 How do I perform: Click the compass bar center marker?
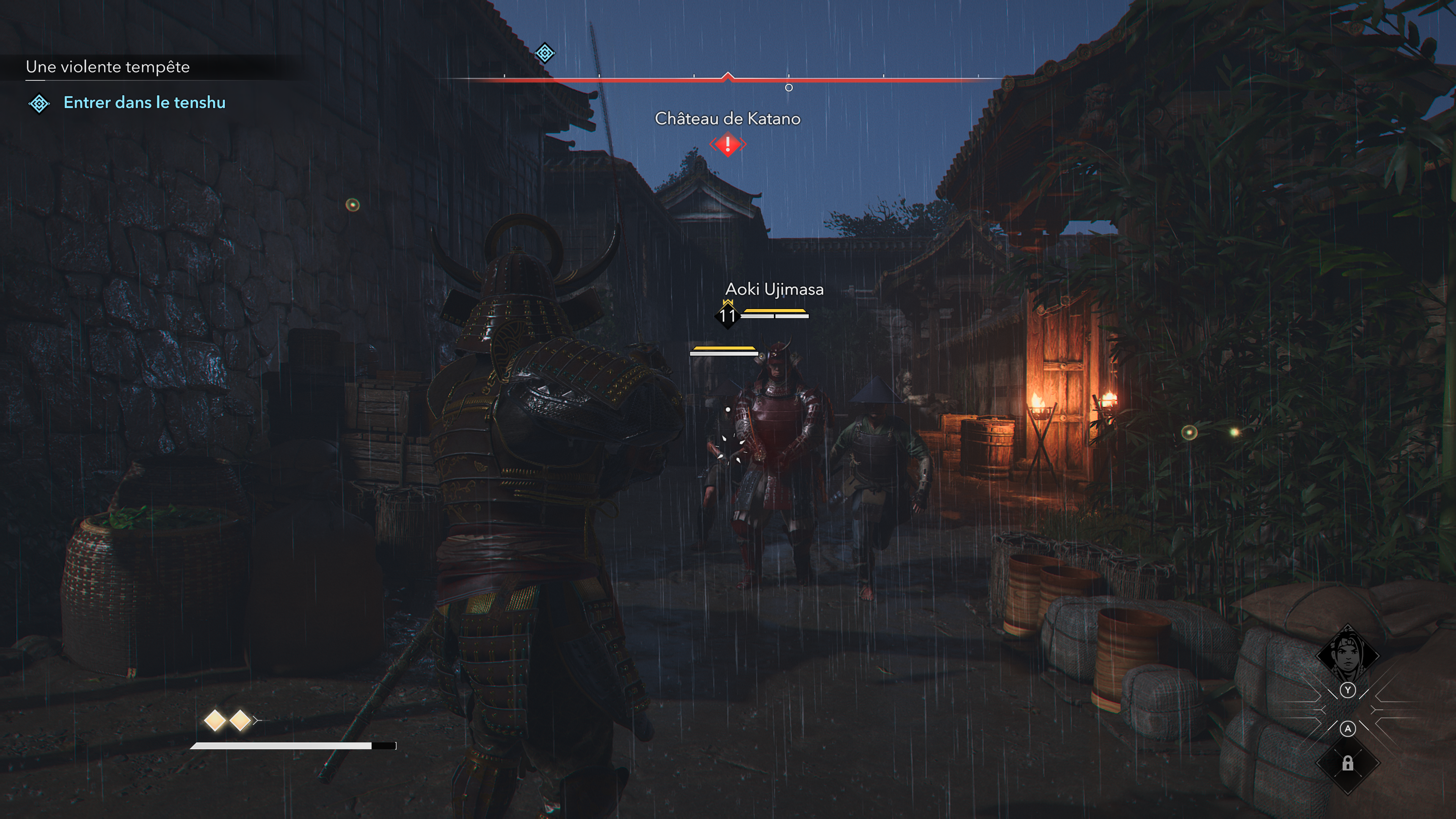tap(728, 77)
